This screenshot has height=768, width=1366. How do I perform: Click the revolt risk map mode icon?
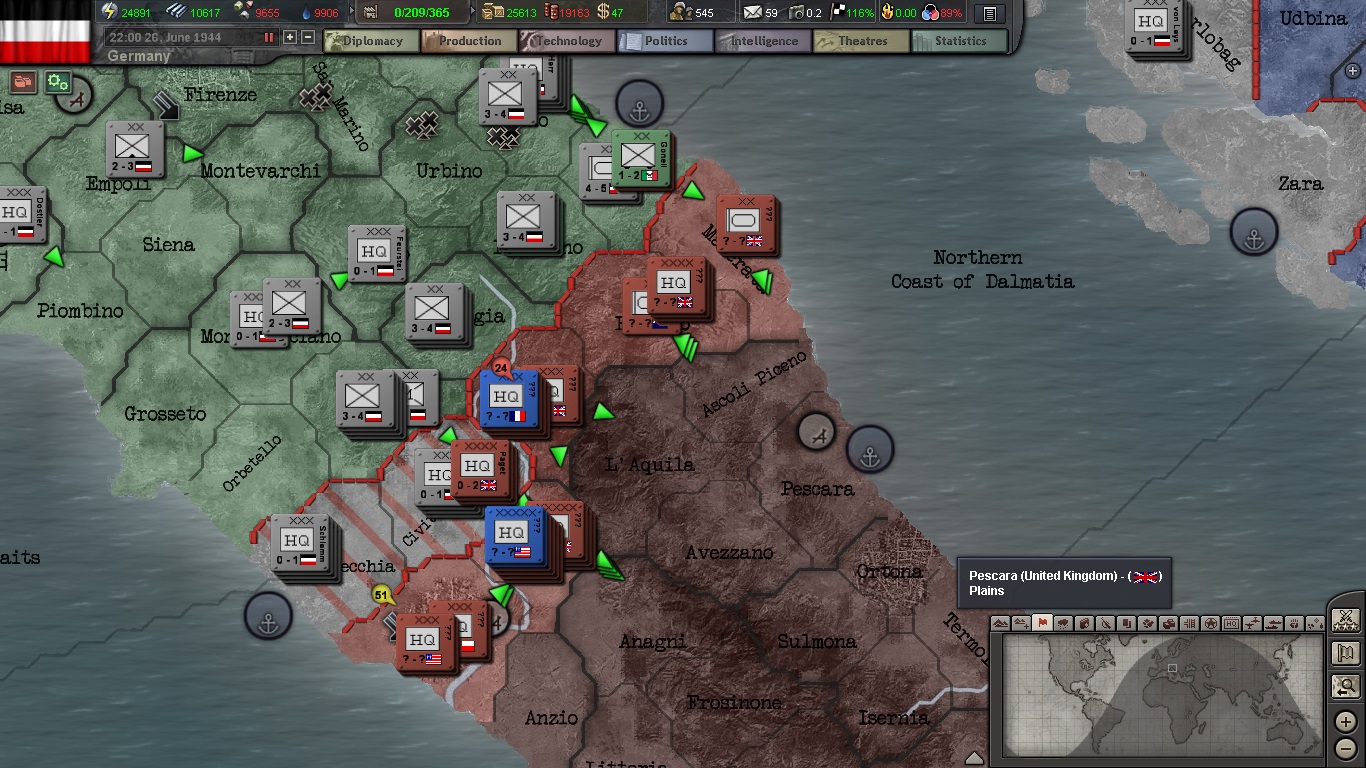pos(1104,625)
